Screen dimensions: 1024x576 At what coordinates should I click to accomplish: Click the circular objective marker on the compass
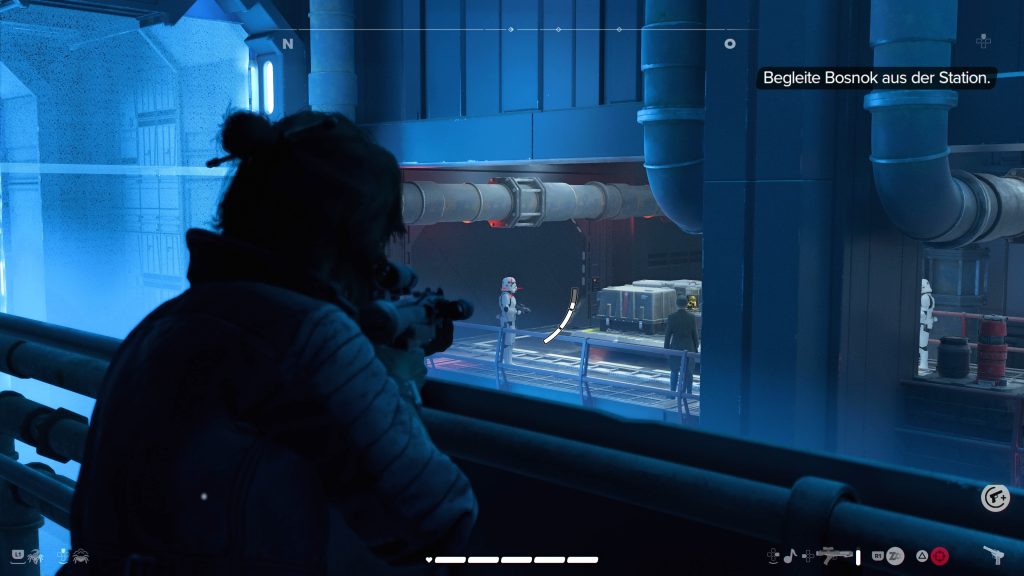(x=730, y=44)
